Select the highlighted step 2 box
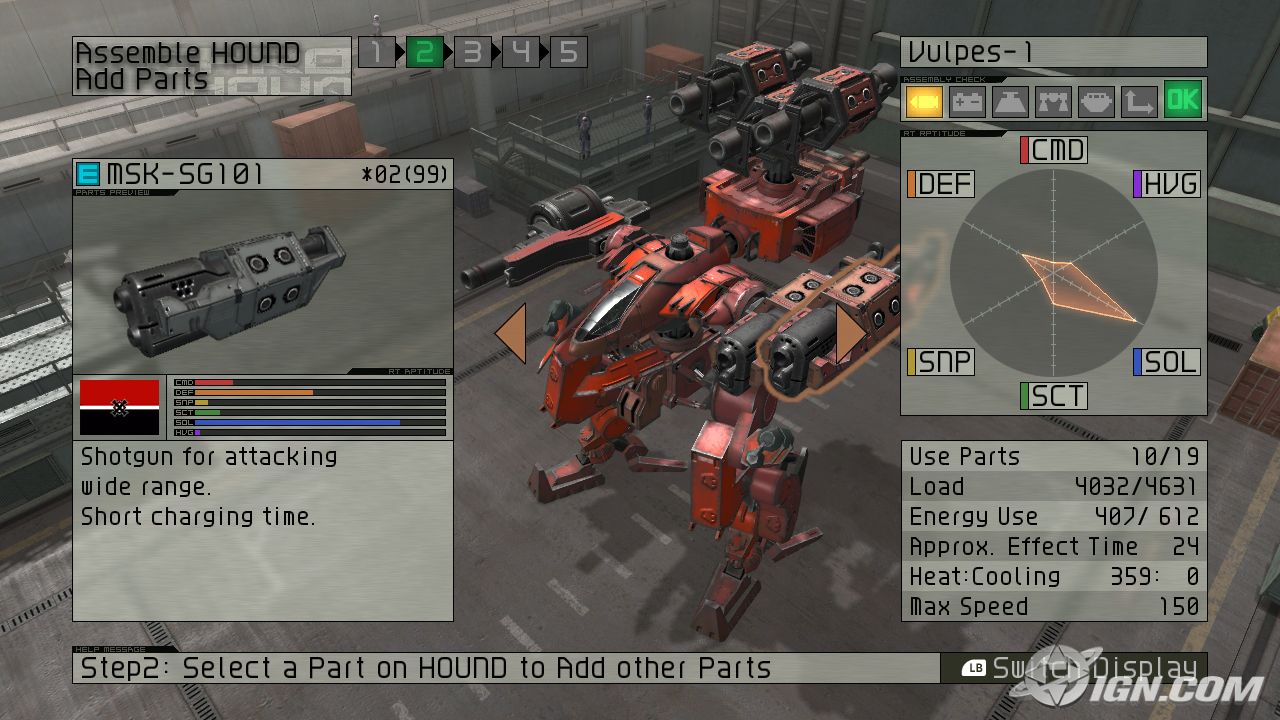The height and width of the screenshot is (720, 1280). point(424,52)
